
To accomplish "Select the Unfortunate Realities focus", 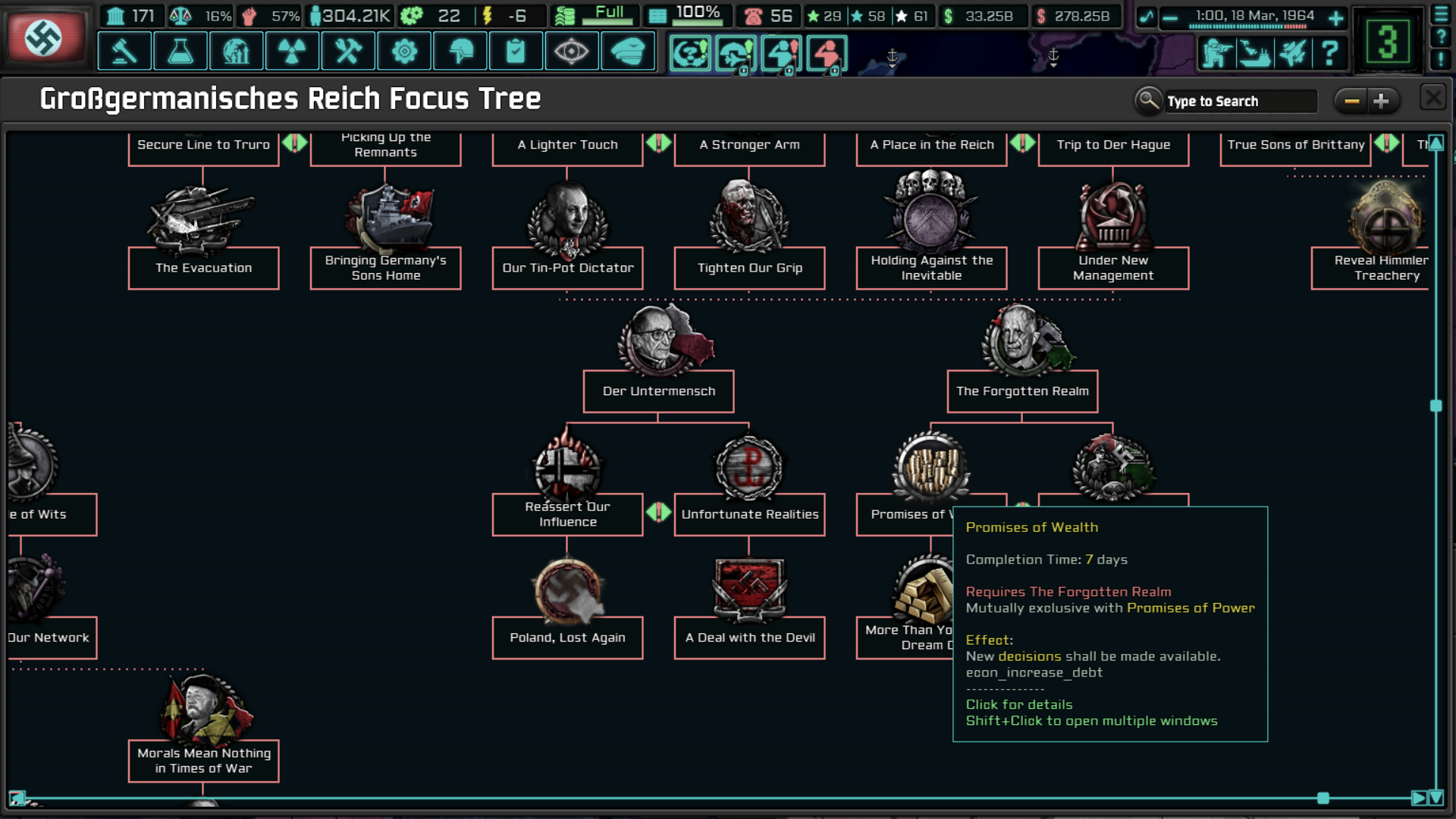I will click(749, 514).
